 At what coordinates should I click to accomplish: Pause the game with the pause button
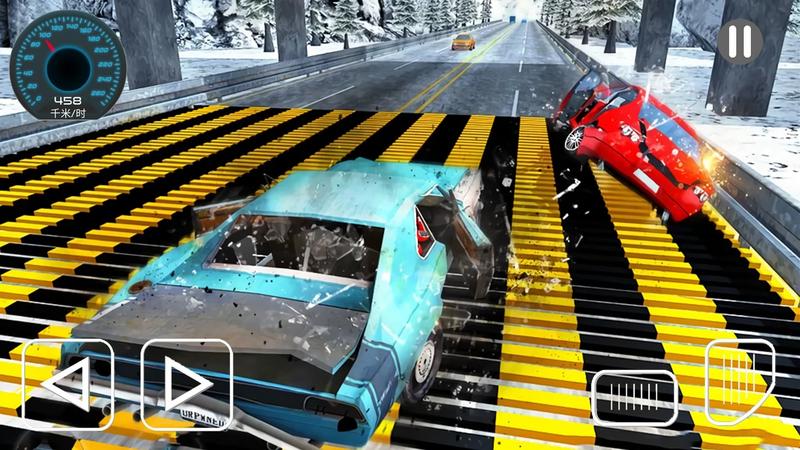740,41
